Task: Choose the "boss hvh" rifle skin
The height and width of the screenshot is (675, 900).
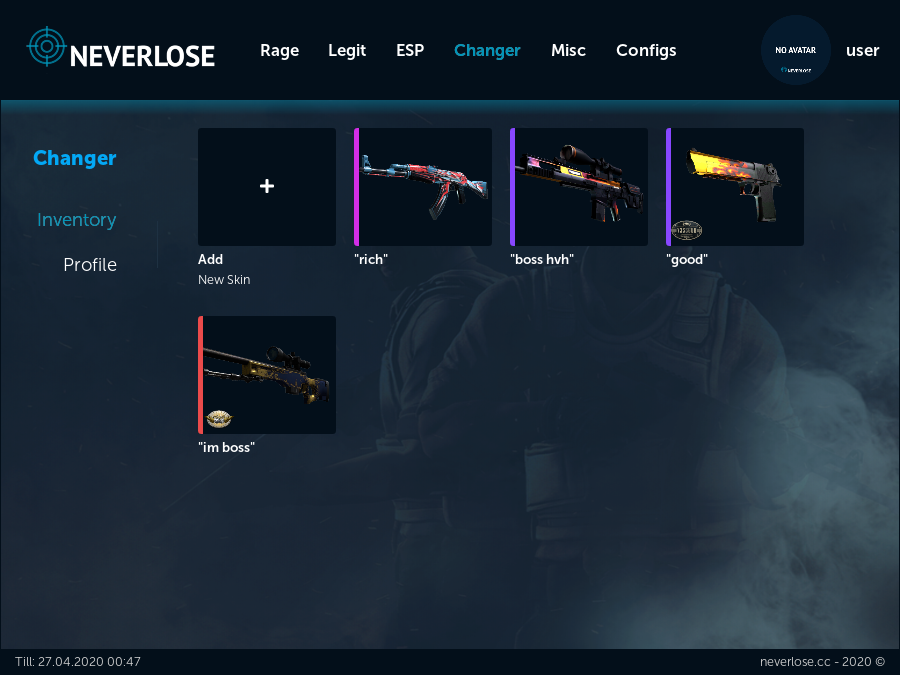Action: (x=580, y=187)
